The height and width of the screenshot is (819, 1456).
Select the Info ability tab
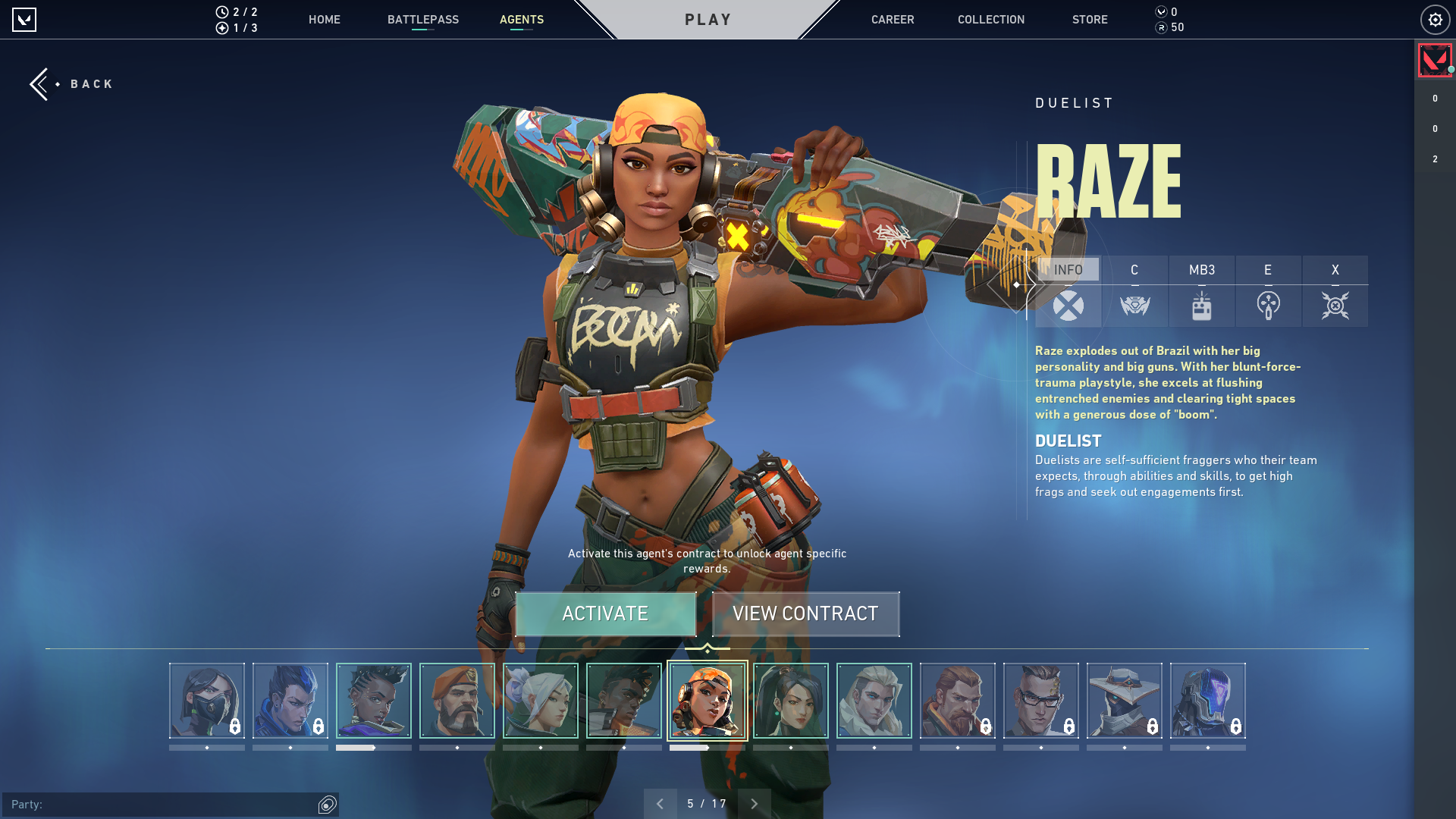coord(1068,292)
